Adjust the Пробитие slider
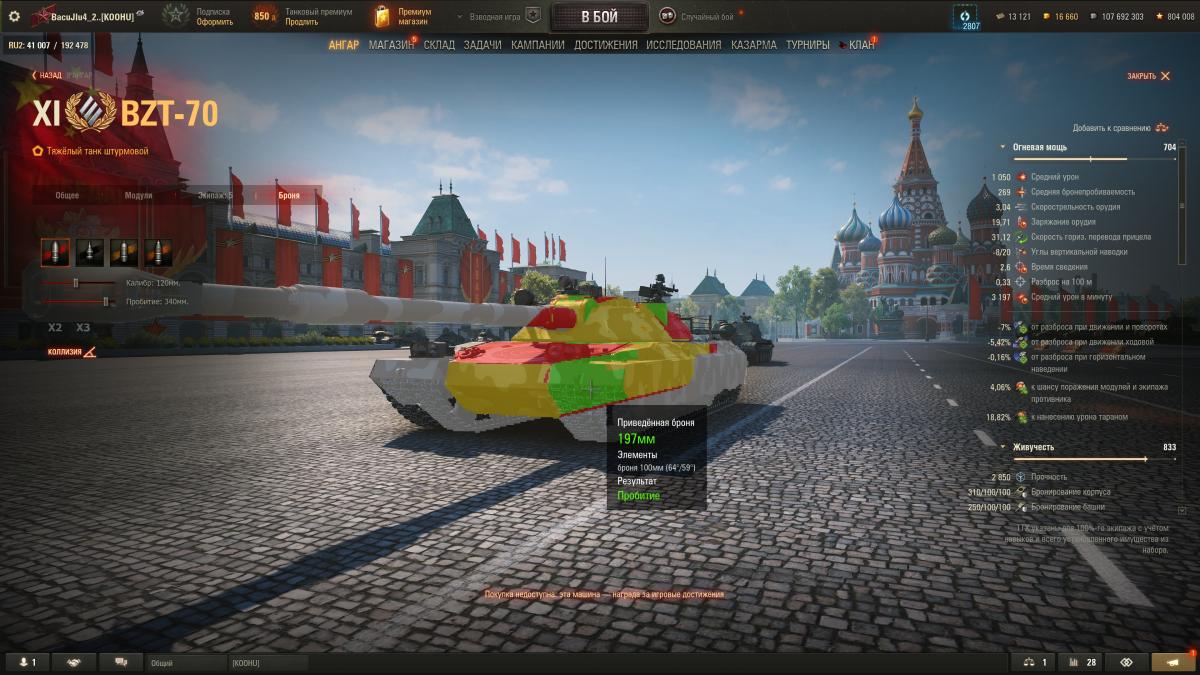The width and height of the screenshot is (1200, 675). 106,301
